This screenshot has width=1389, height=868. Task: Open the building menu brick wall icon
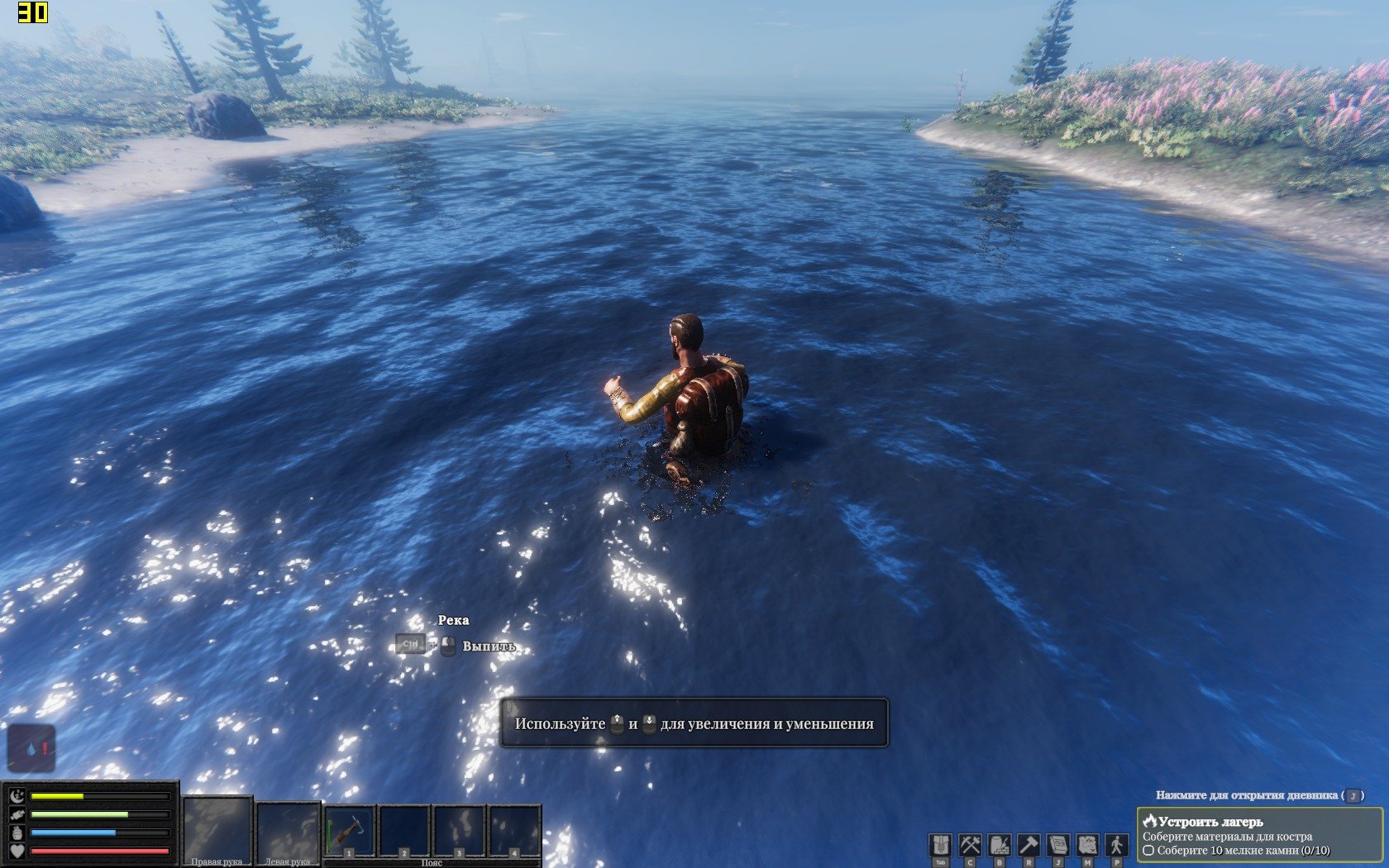[x=1000, y=845]
